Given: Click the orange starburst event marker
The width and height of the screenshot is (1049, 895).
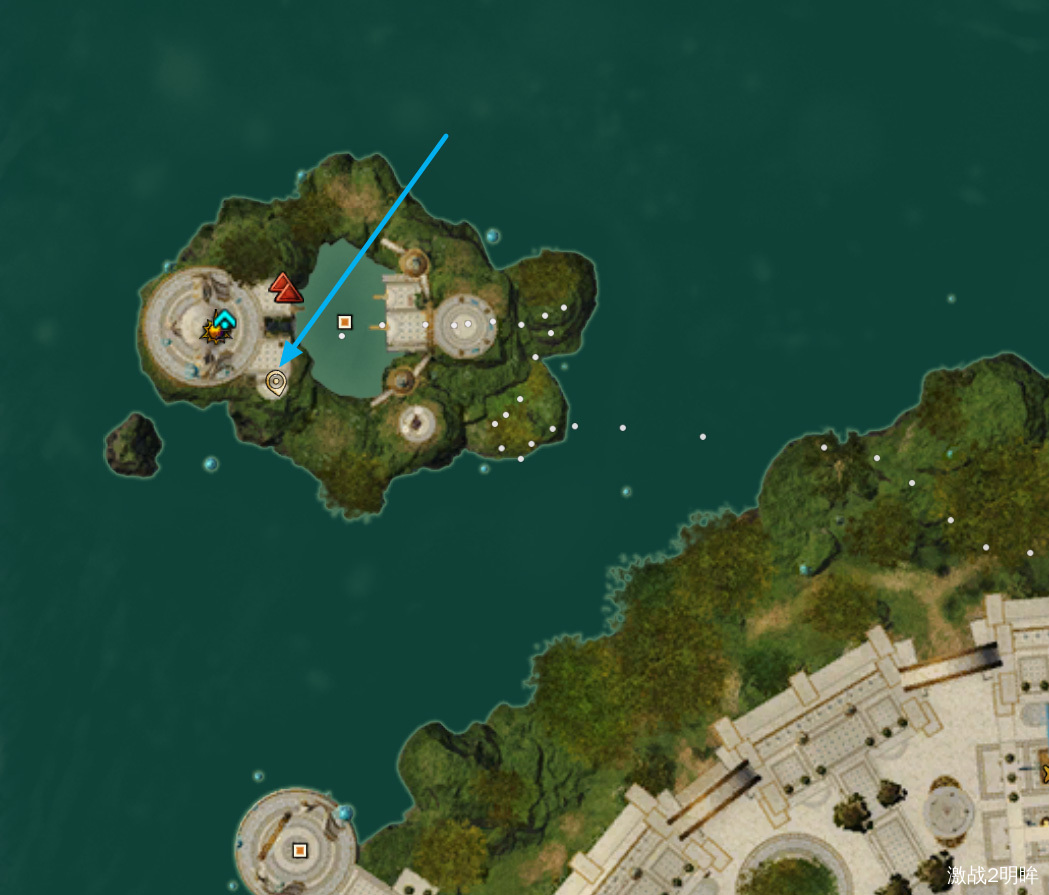Looking at the screenshot, I should [213, 332].
